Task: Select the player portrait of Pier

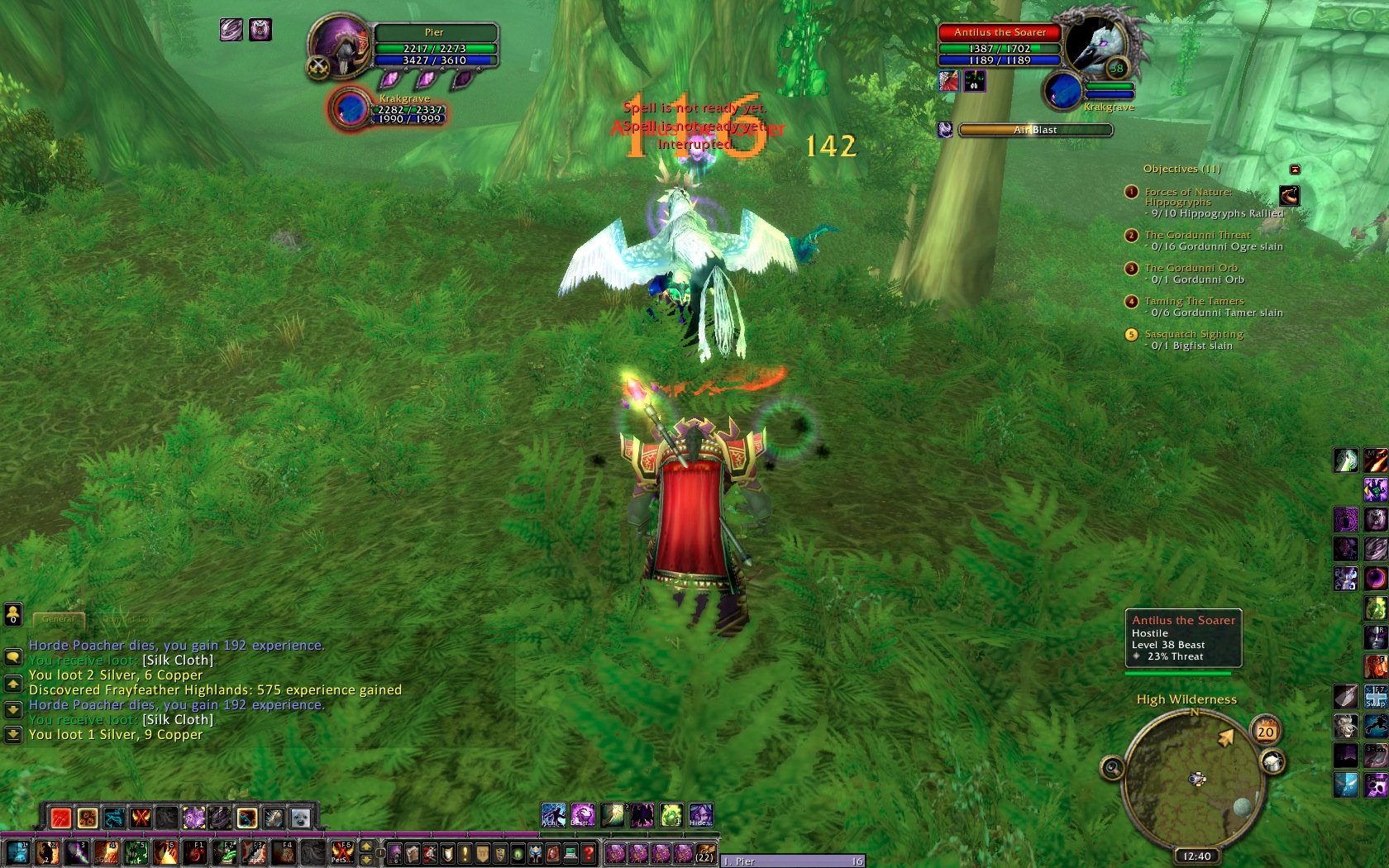Action: coord(340,44)
